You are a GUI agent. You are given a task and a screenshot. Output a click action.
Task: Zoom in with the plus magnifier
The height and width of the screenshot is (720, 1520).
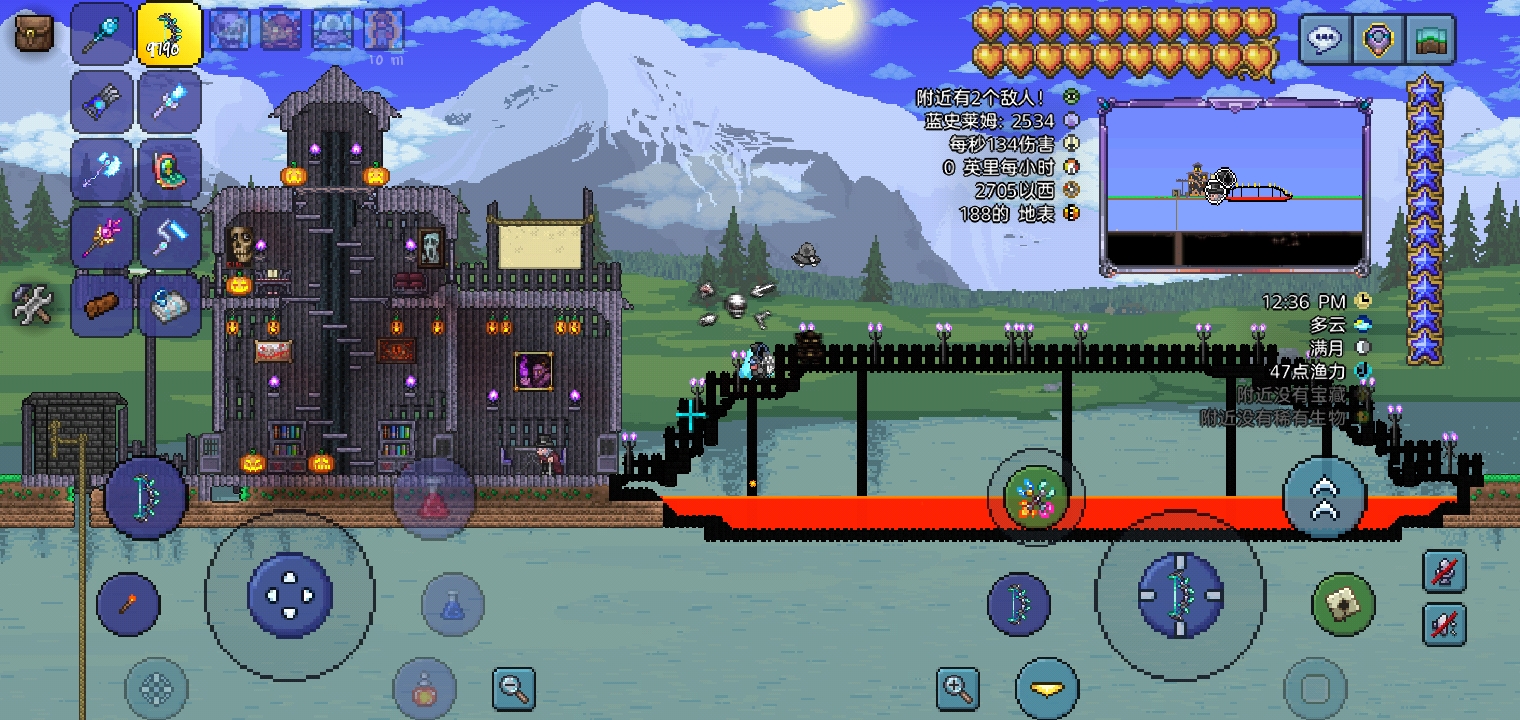point(957,688)
